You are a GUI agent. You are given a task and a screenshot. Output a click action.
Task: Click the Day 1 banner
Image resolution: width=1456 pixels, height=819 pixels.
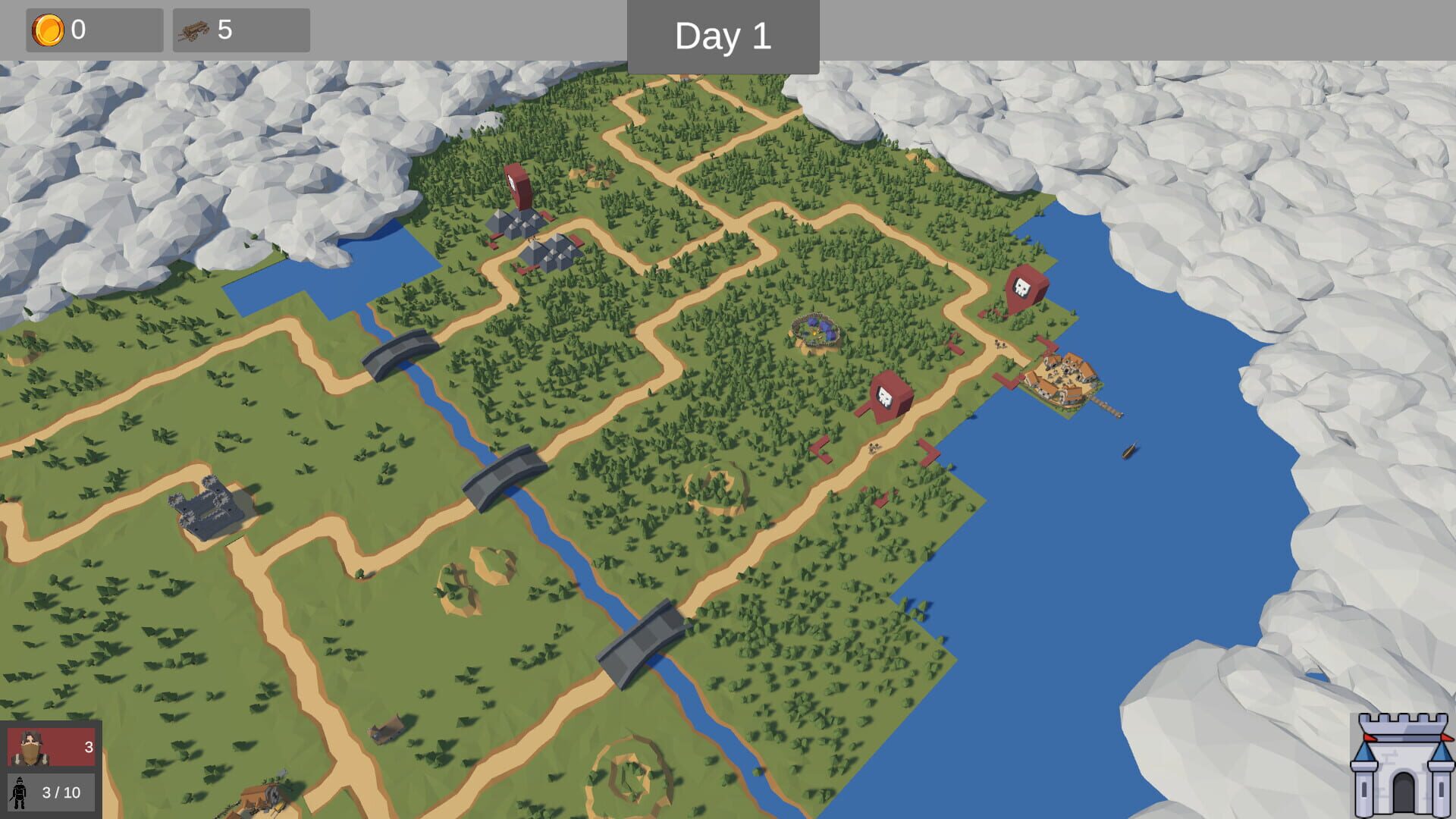click(x=723, y=34)
